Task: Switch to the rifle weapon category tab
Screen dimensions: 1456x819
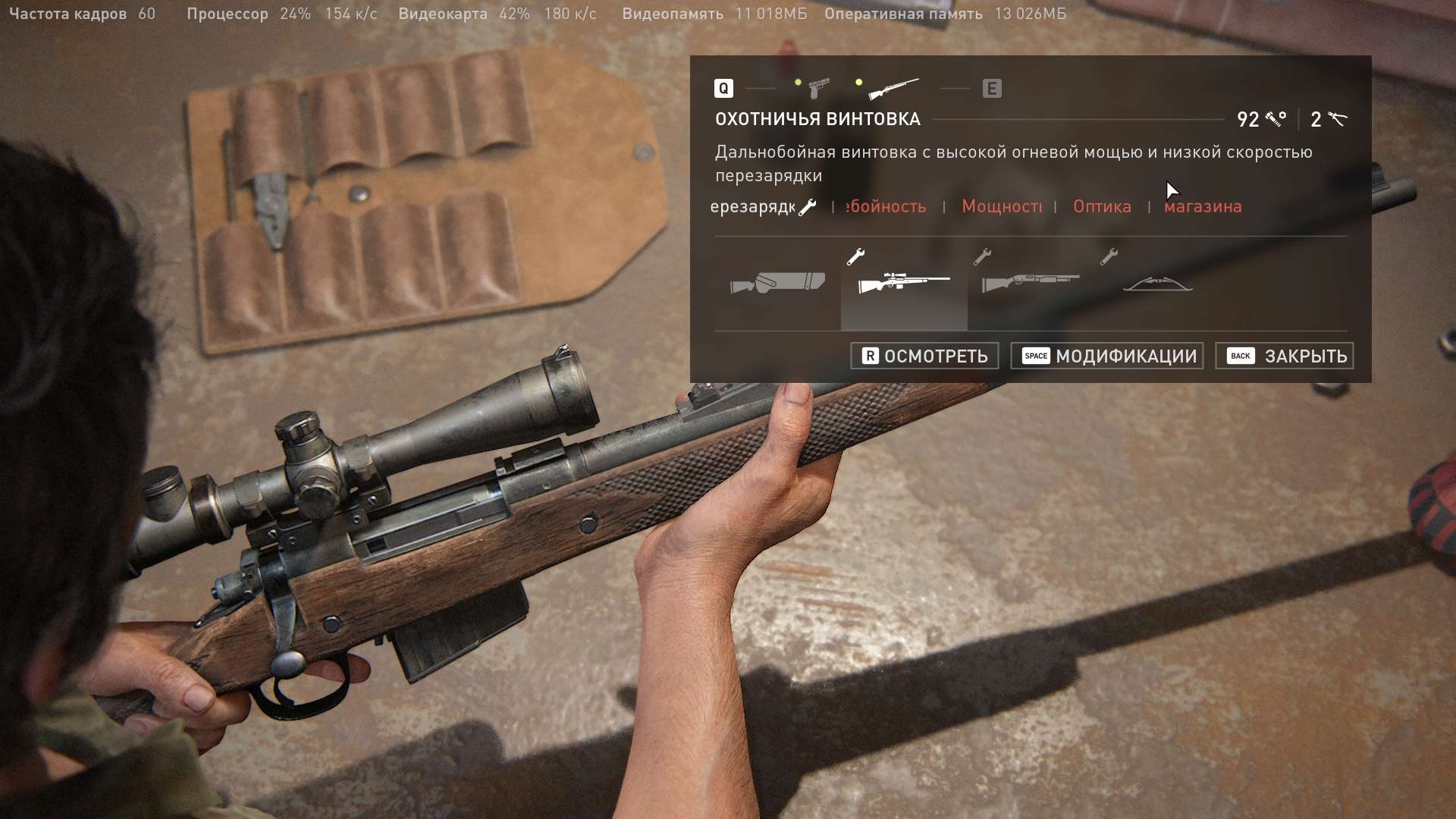Action: 893,89
